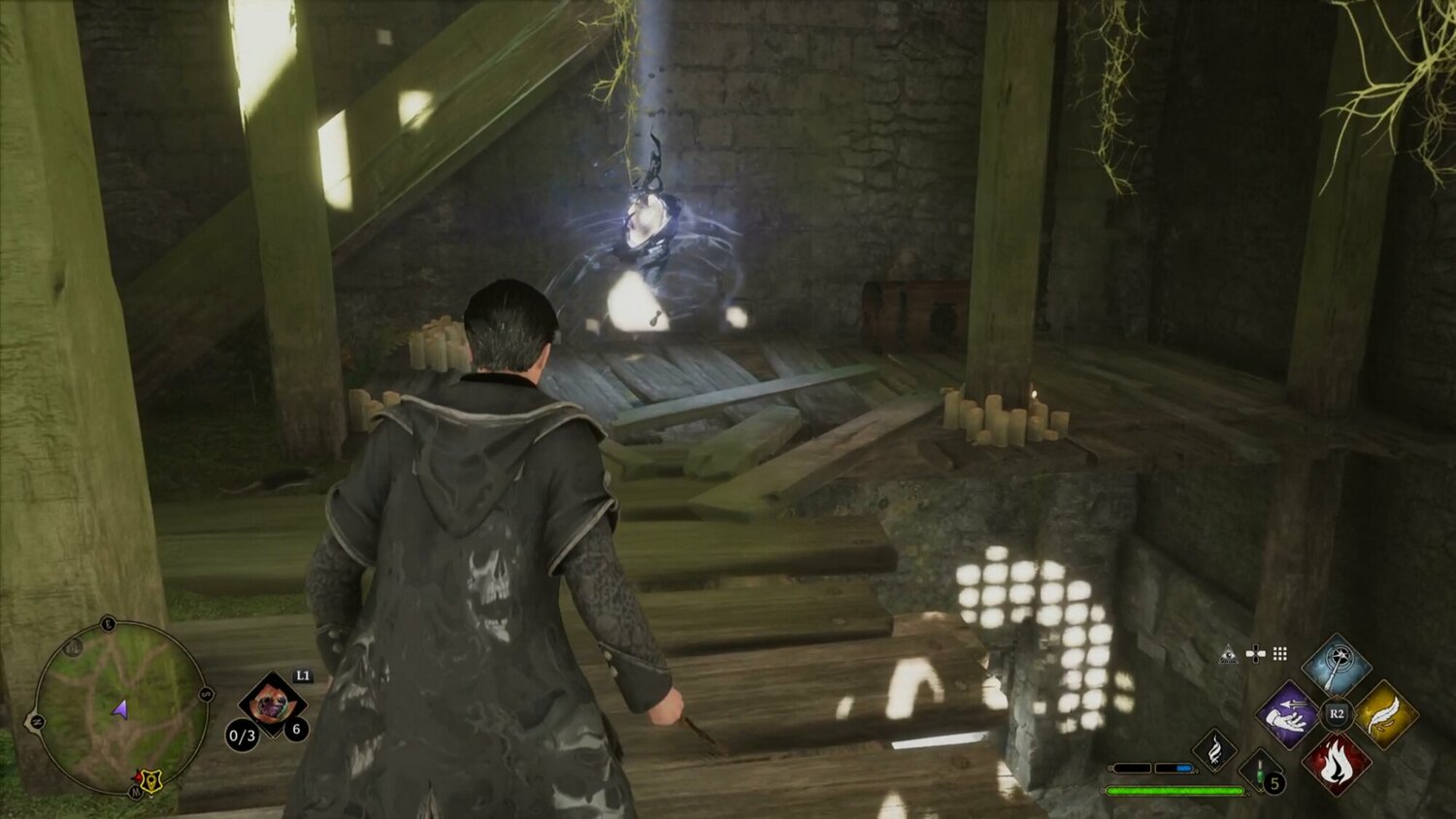The height and width of the screenshot is (819, 1456).
Task: Click the yellow quest shield marker on minimap
Action: click(x=151, y=780)
